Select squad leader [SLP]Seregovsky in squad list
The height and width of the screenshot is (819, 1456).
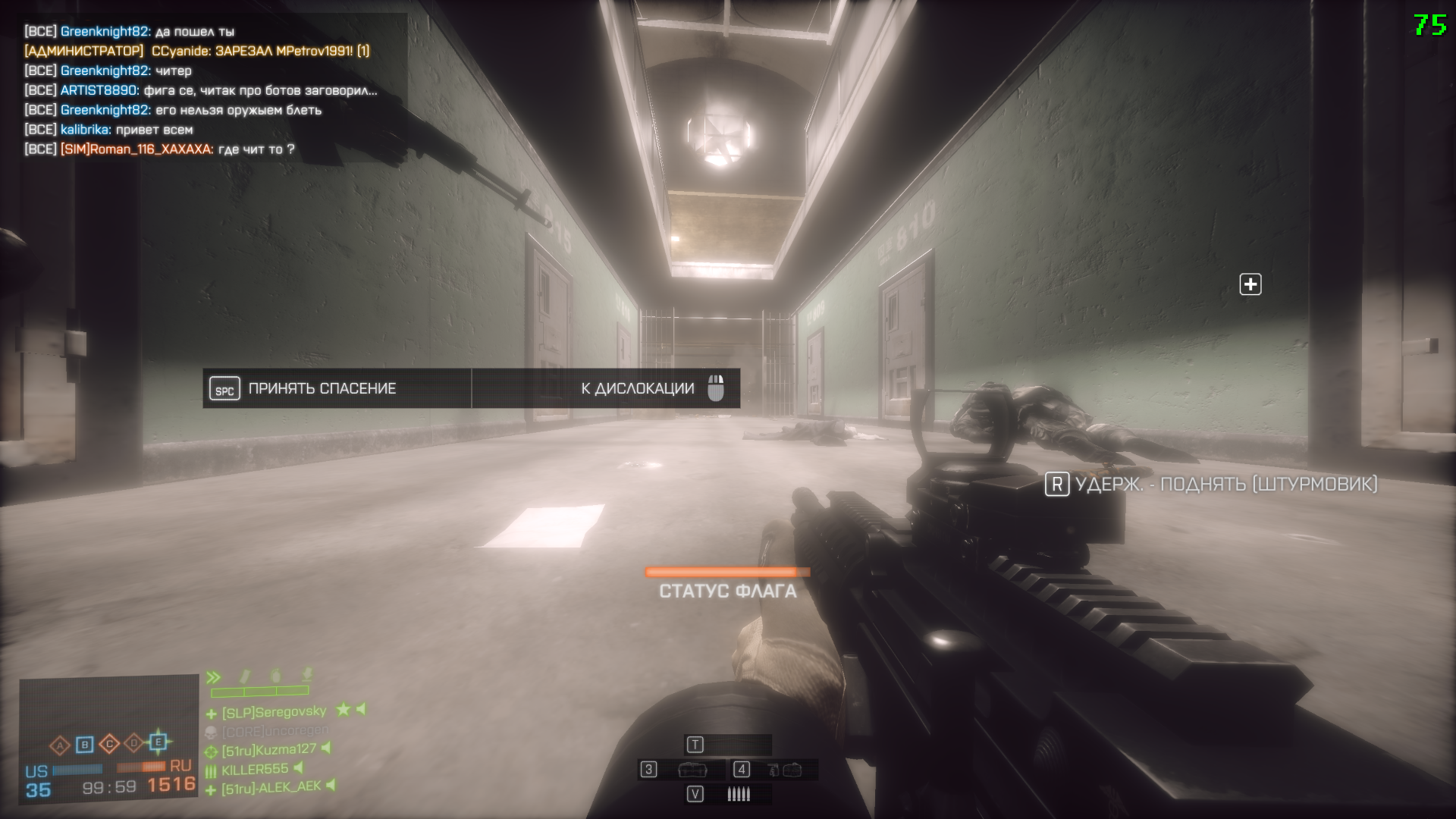click(x=274, y=712)
